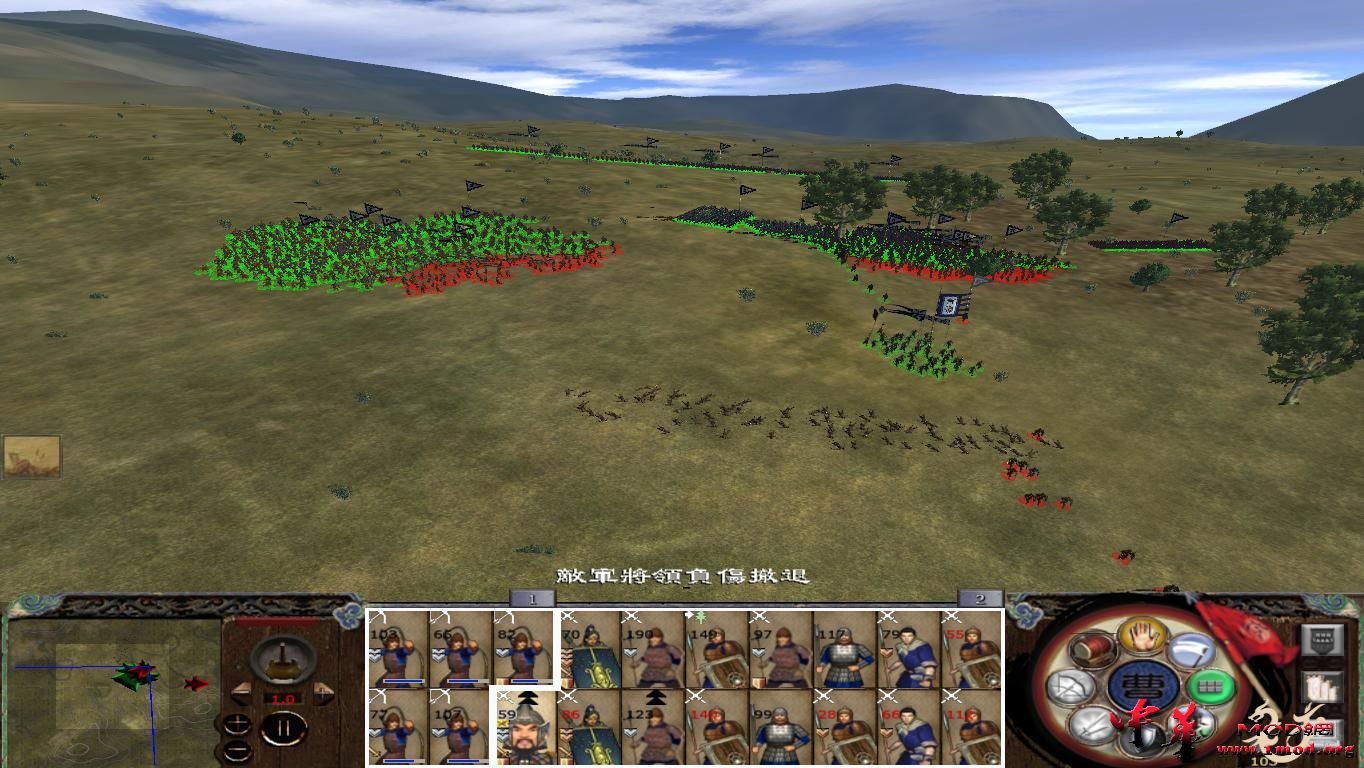Toggle fire-at-will with the bow icon
The image size is (1364, 768).
coord(1069,687)
